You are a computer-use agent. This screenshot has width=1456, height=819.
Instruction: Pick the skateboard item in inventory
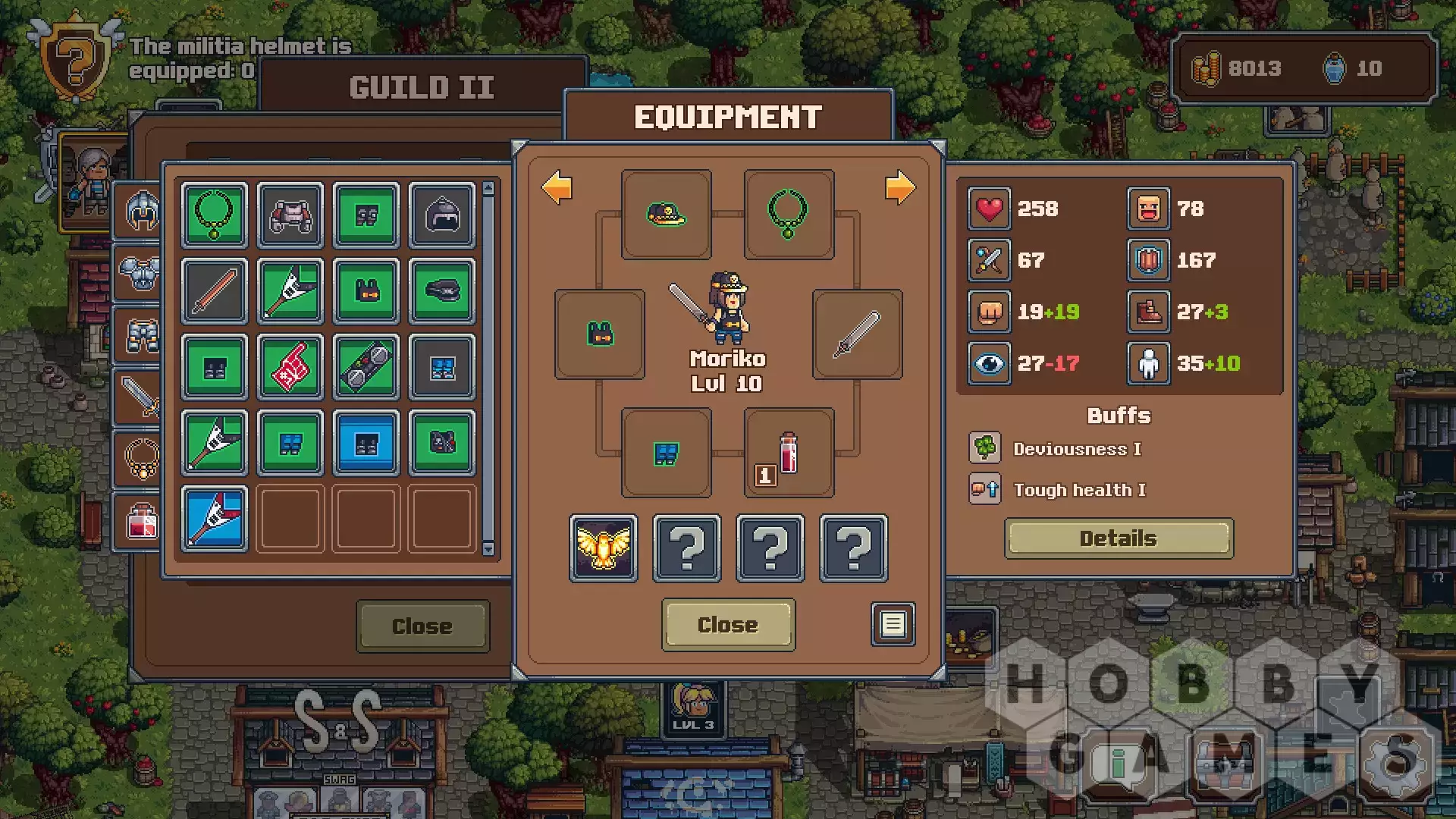click(366, 367)
